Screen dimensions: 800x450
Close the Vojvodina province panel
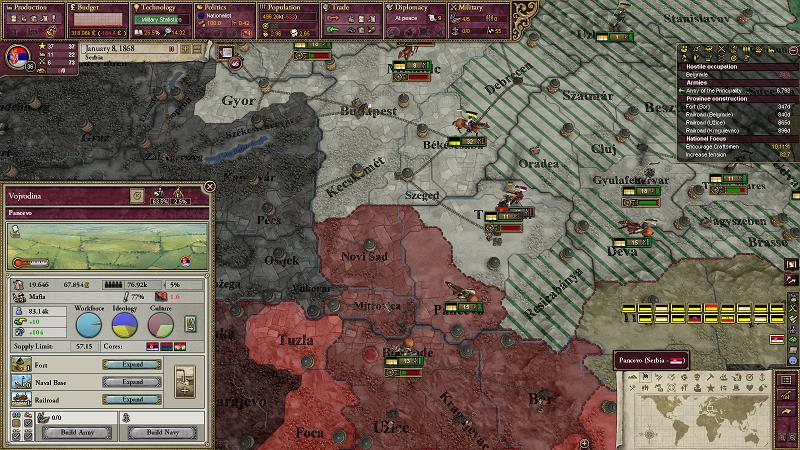209,186
